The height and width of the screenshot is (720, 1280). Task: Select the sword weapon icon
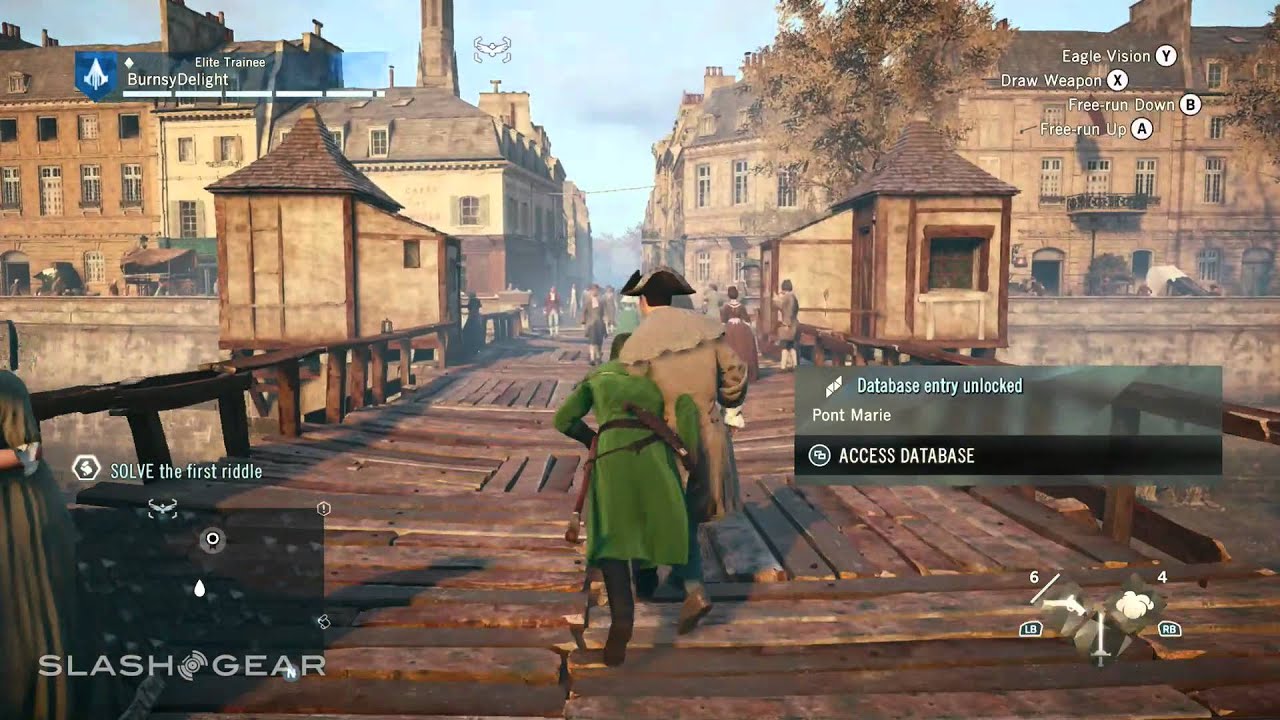(x=1101, y=637)
